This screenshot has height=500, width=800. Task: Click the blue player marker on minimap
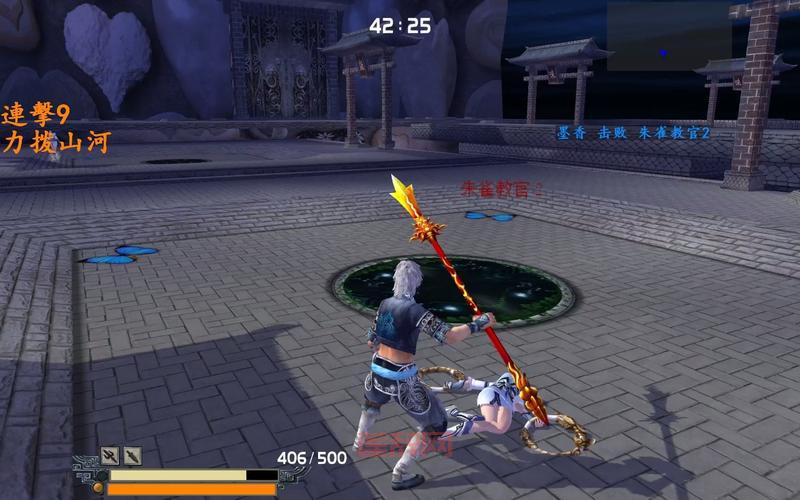pos(662,52)
